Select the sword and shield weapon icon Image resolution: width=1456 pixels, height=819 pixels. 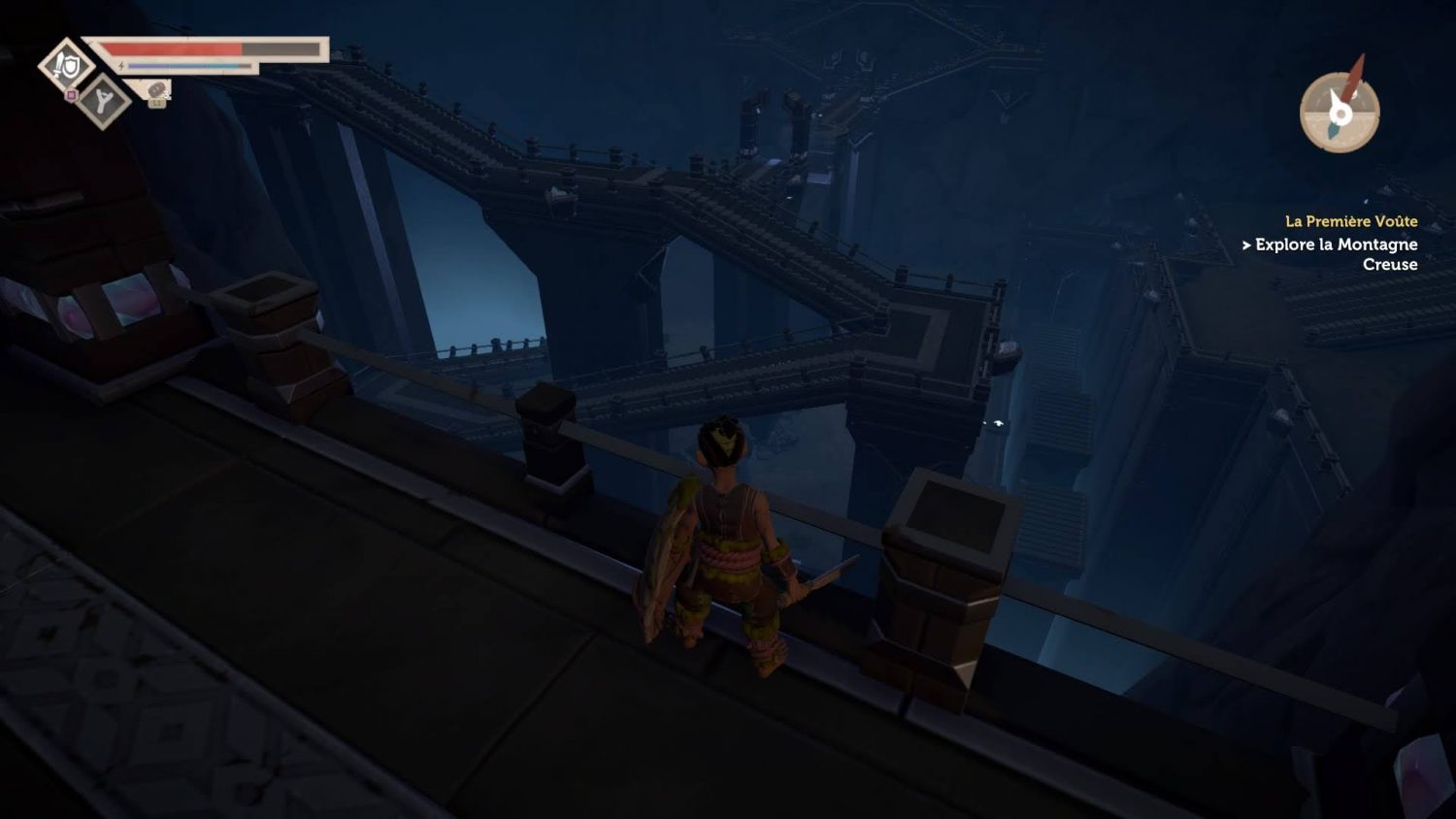(66, 65)
